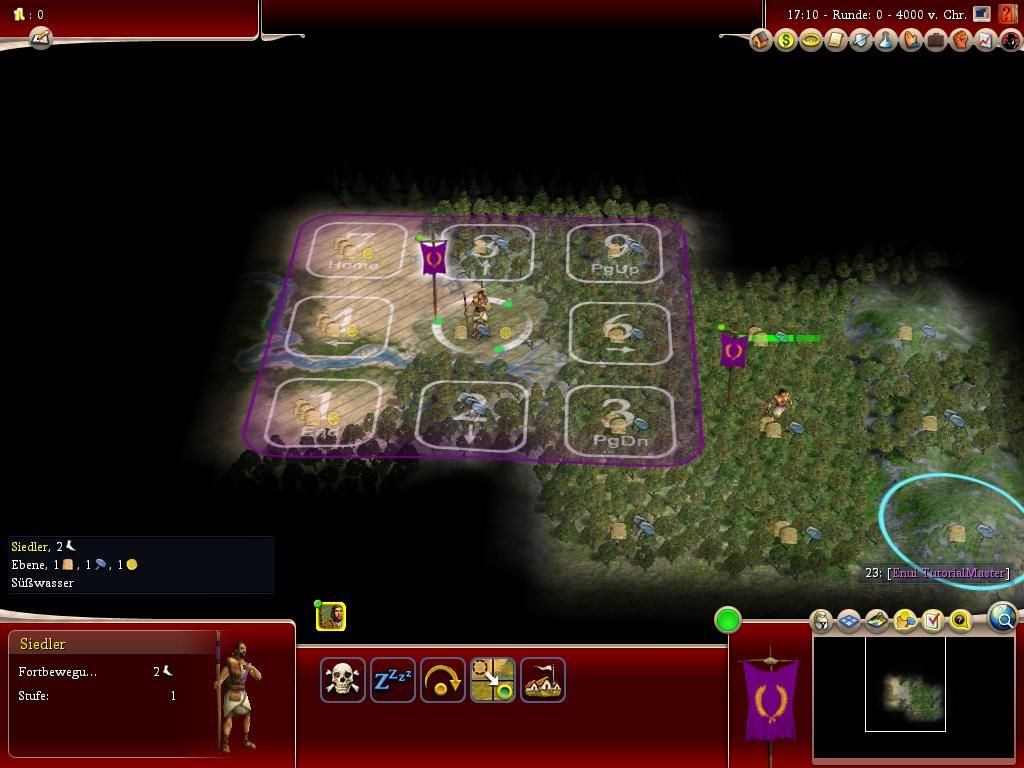The width and height of the screenshot is (1024, 768).
Task: Open the main menu monitor icon
Action: [982, 15]
